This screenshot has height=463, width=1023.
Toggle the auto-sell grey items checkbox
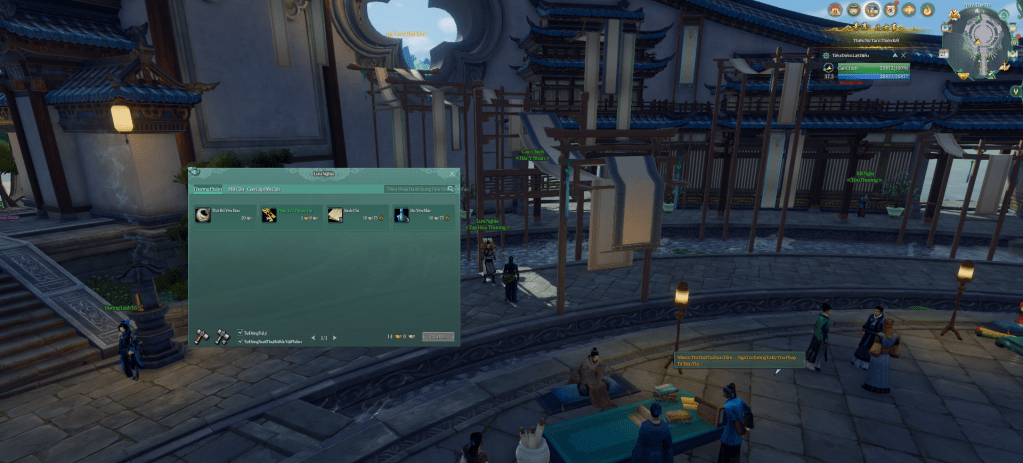click(241, 341)
